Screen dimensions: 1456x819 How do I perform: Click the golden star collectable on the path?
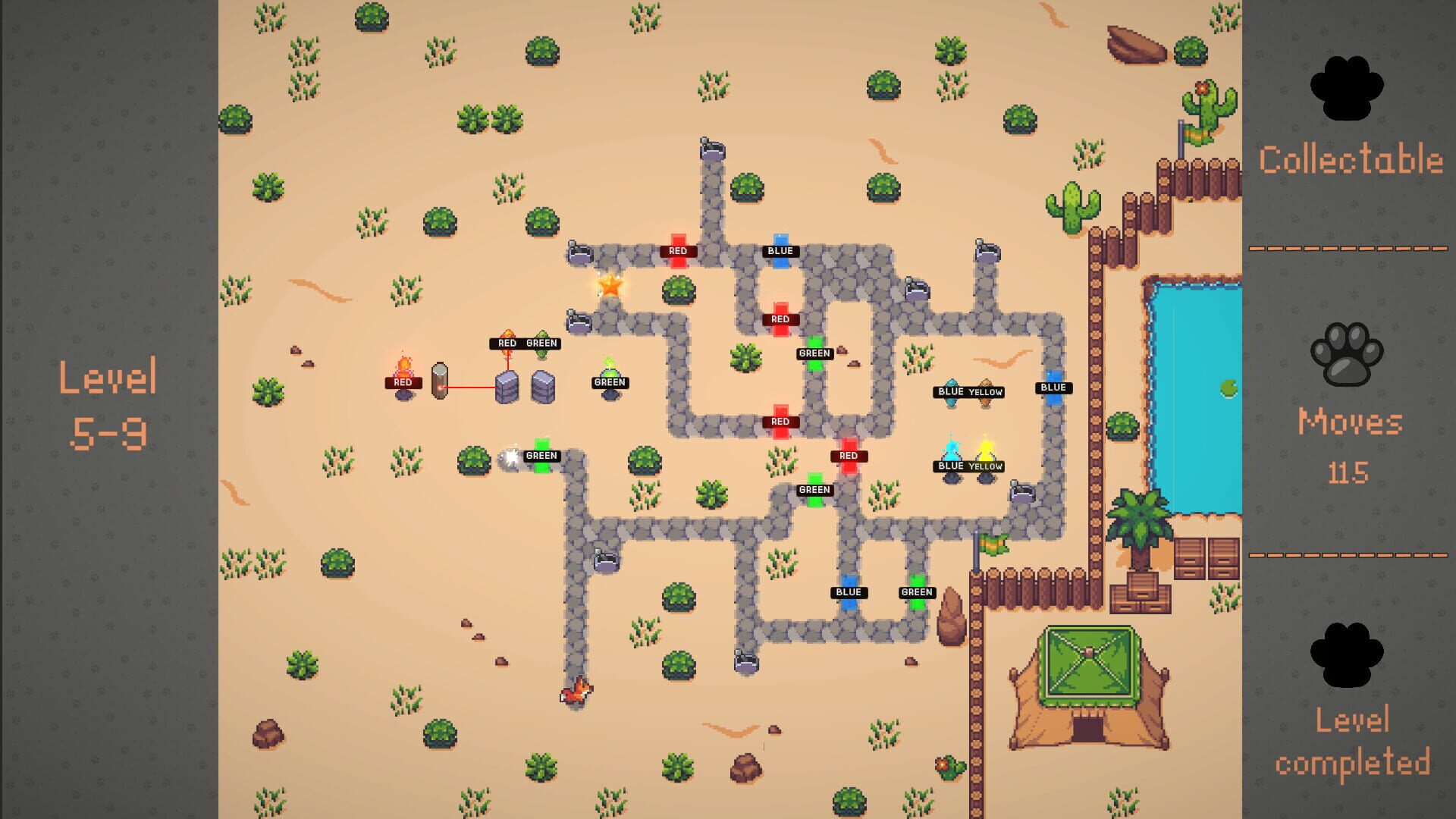pos(611,287)
